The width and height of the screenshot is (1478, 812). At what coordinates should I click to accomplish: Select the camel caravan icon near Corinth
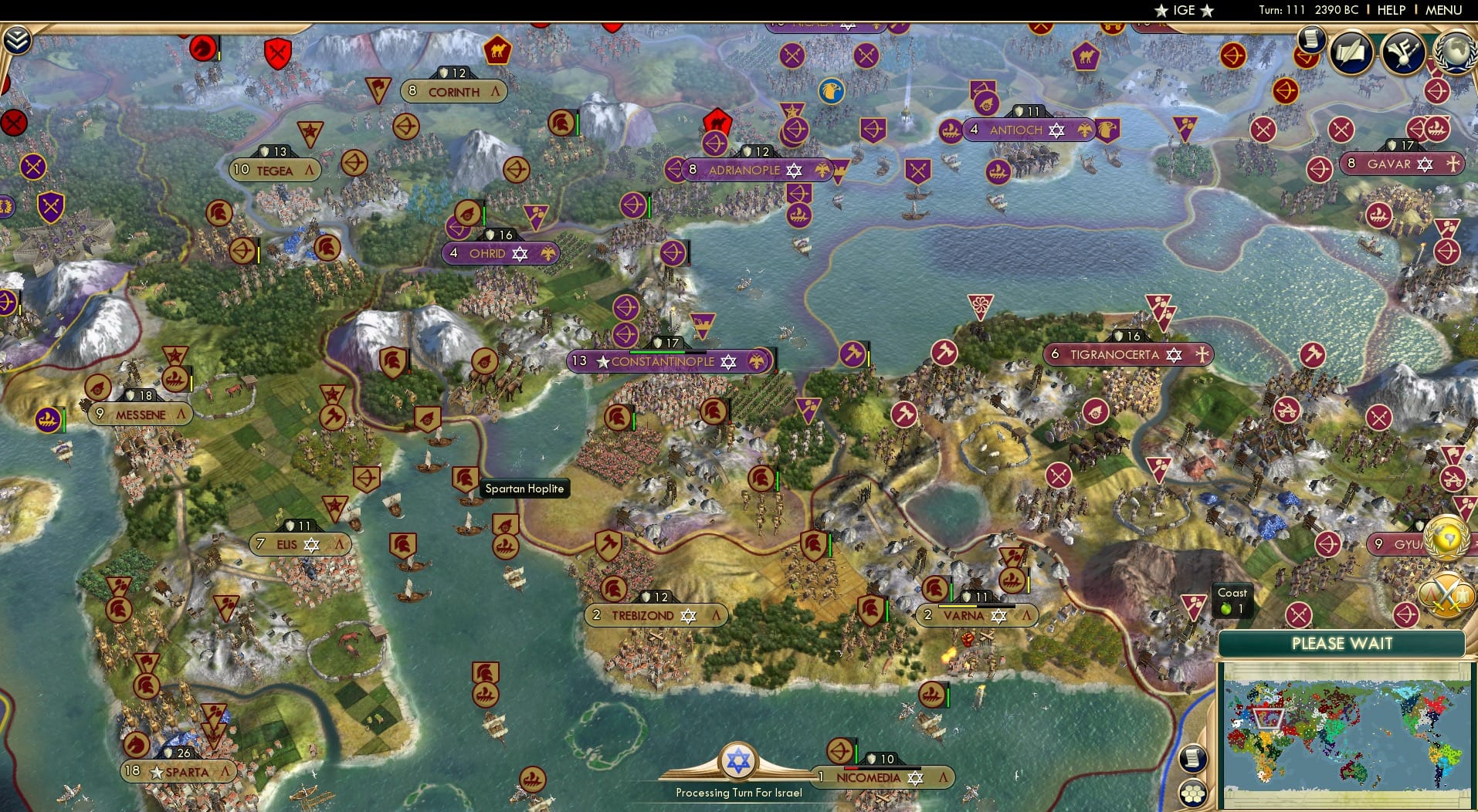499,52
